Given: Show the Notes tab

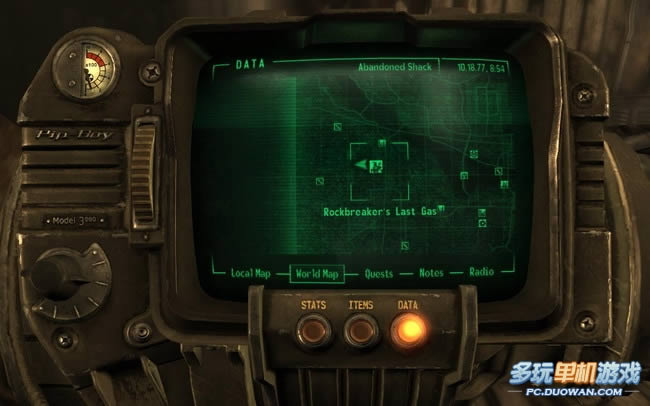Looking at the screenshot, I should point(431,273).
